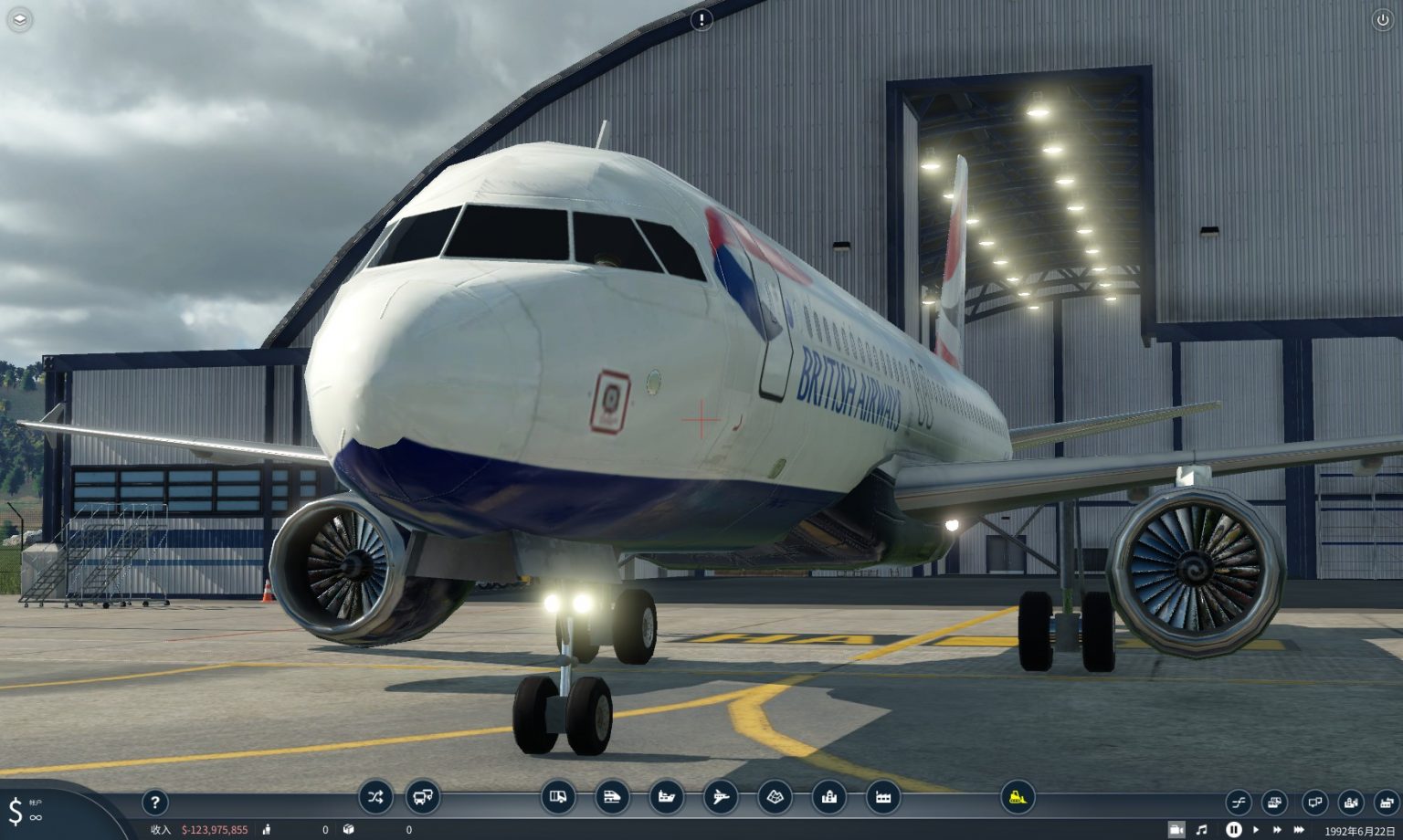Pause the game simulation
Image resolution: width=1403 pixels, height=840 pixels.
[x=1234, y=830]
